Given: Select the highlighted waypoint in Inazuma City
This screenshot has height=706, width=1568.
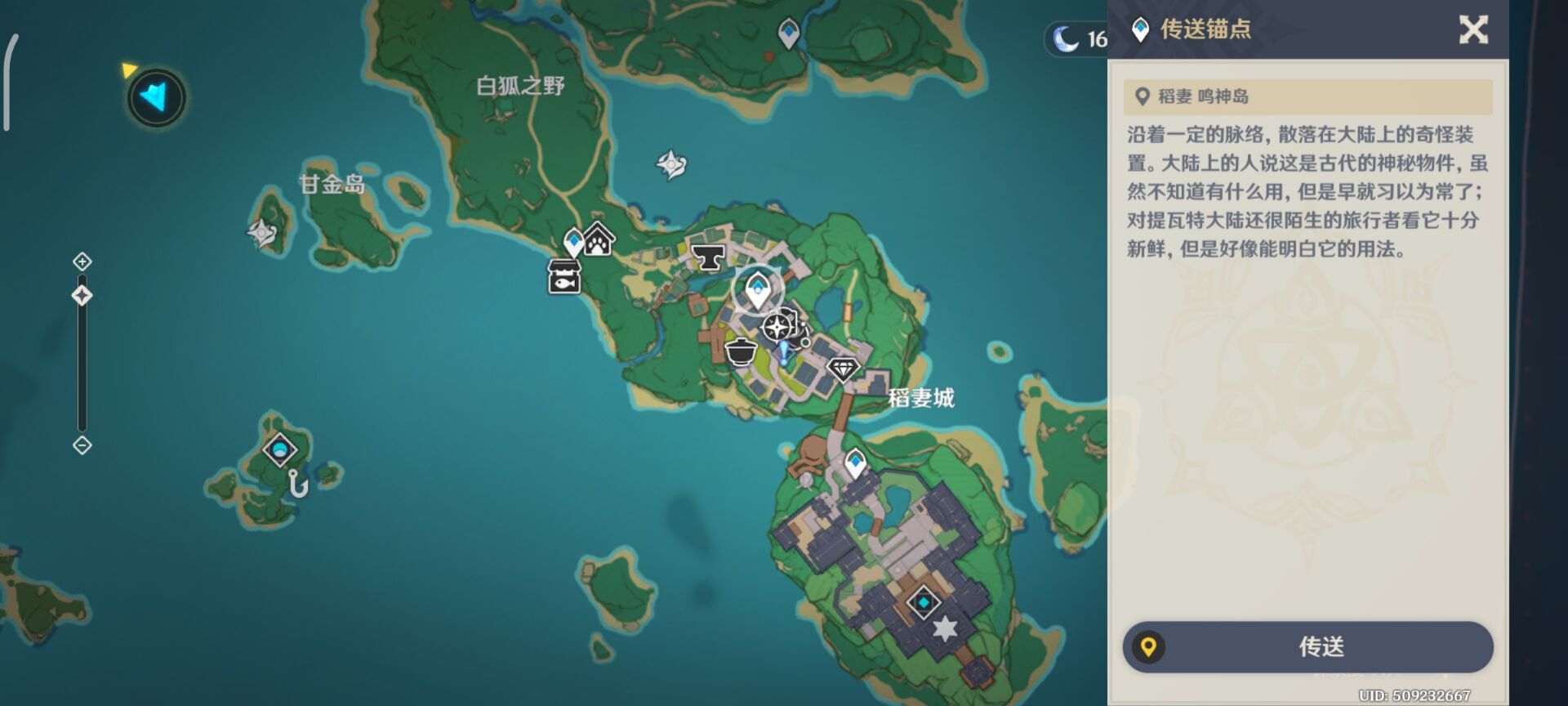Looking at the screenshot, I should click(758, 290).
